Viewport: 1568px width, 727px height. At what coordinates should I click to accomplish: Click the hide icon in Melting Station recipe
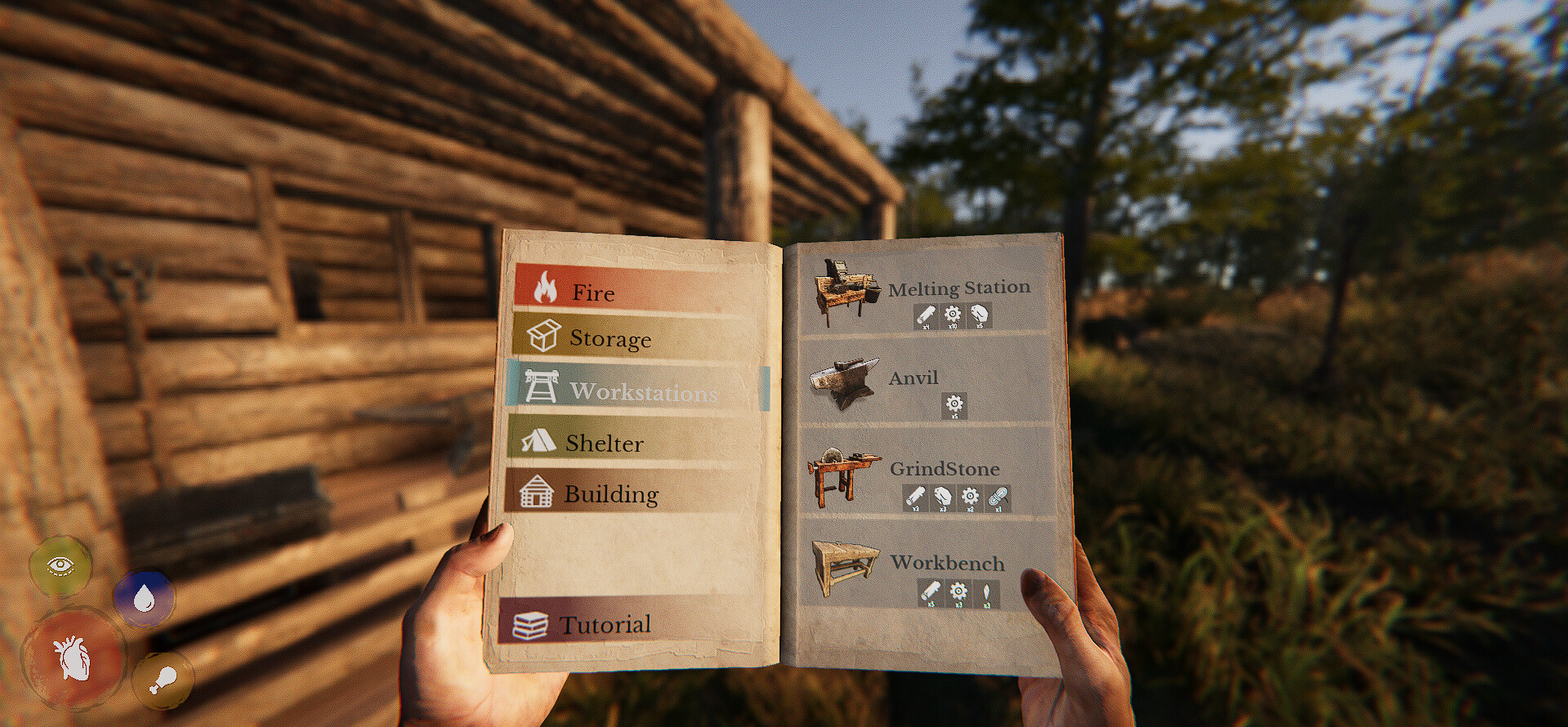(981, 315)
